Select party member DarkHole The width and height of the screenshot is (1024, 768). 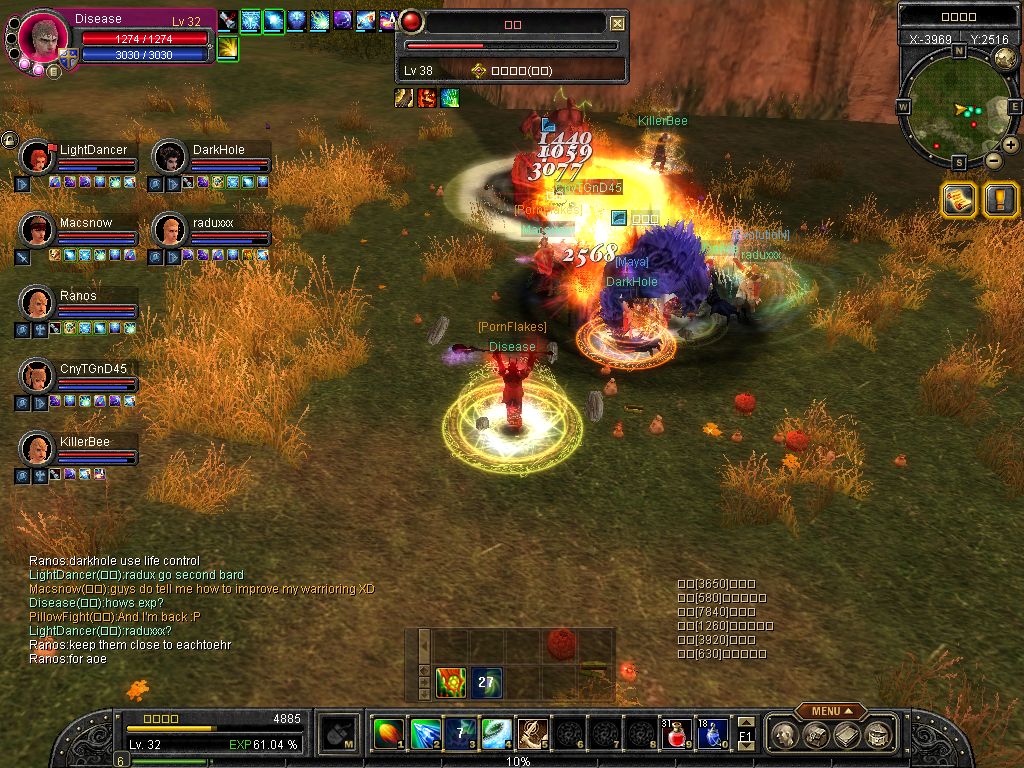pyautogui.click(x=170, y=157)
